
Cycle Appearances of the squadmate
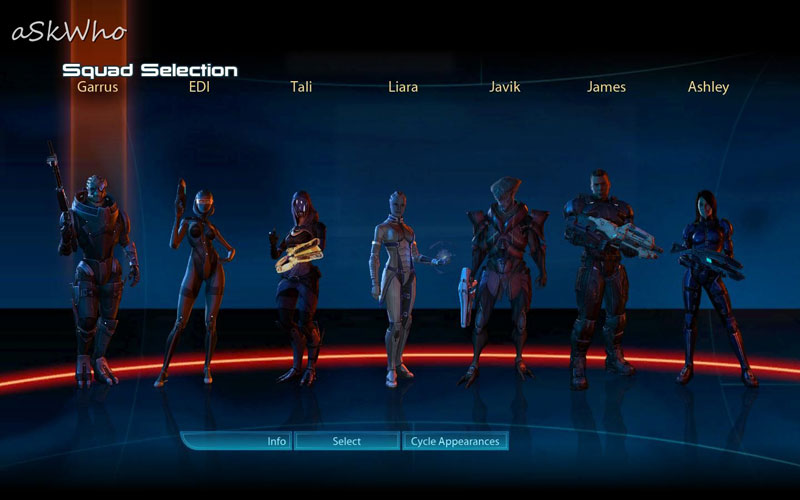click(x=455, y=441)
